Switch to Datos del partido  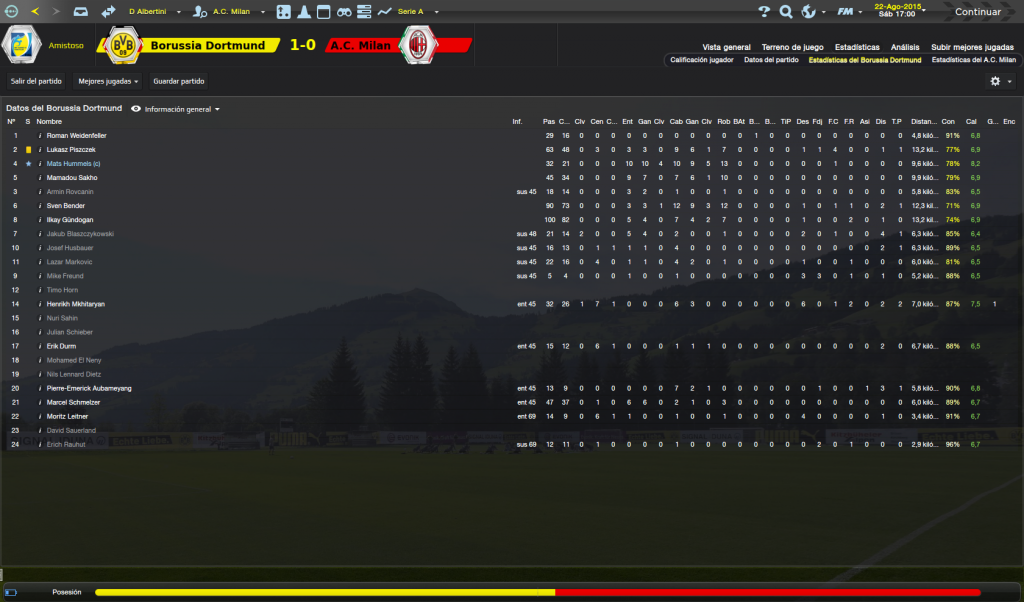coord(771,60)
